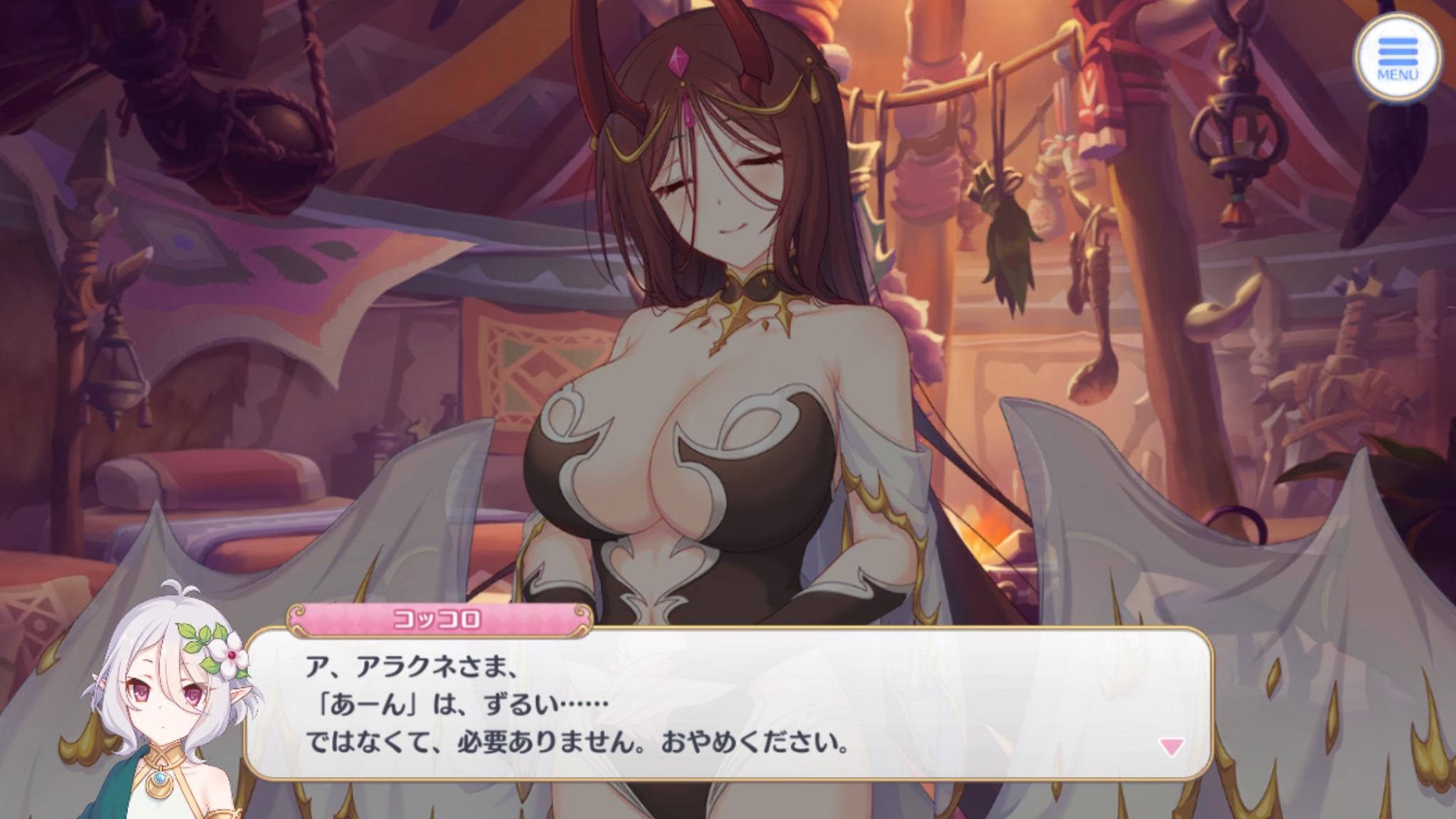Open the round MENU button

point(1397,59)
